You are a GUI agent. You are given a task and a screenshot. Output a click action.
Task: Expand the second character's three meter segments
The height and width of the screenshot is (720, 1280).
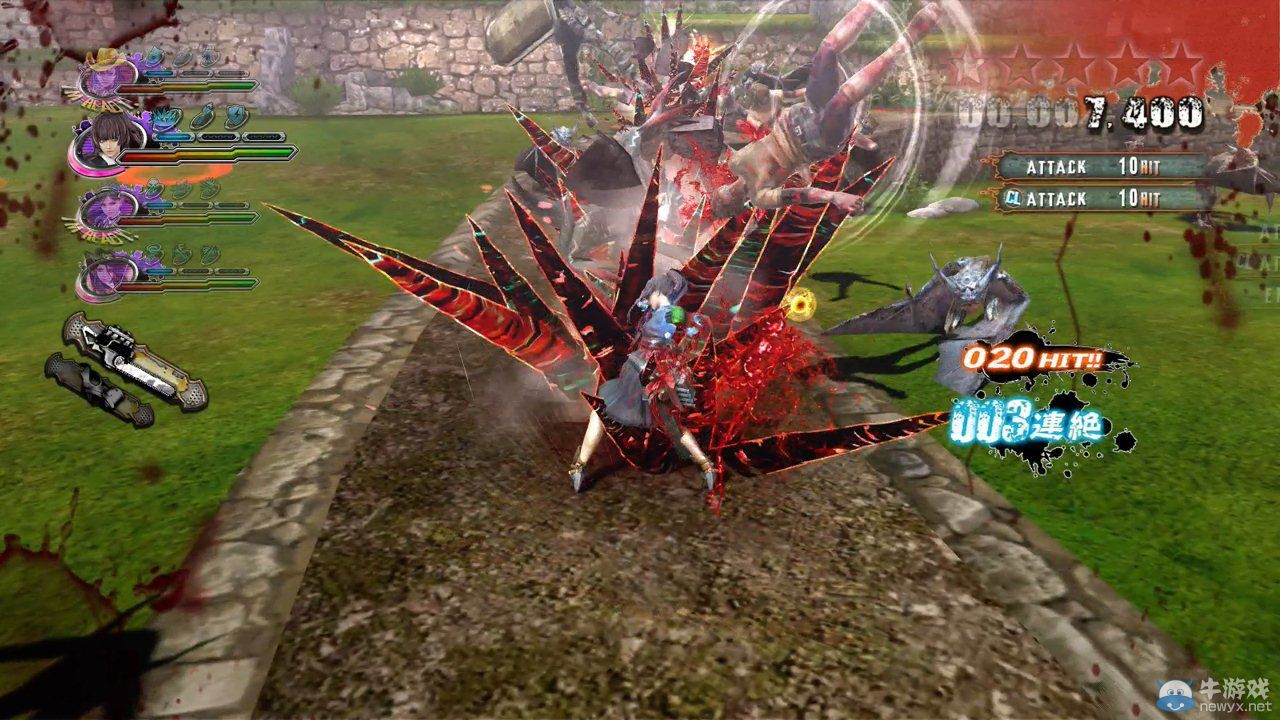(x=215, y=136)
